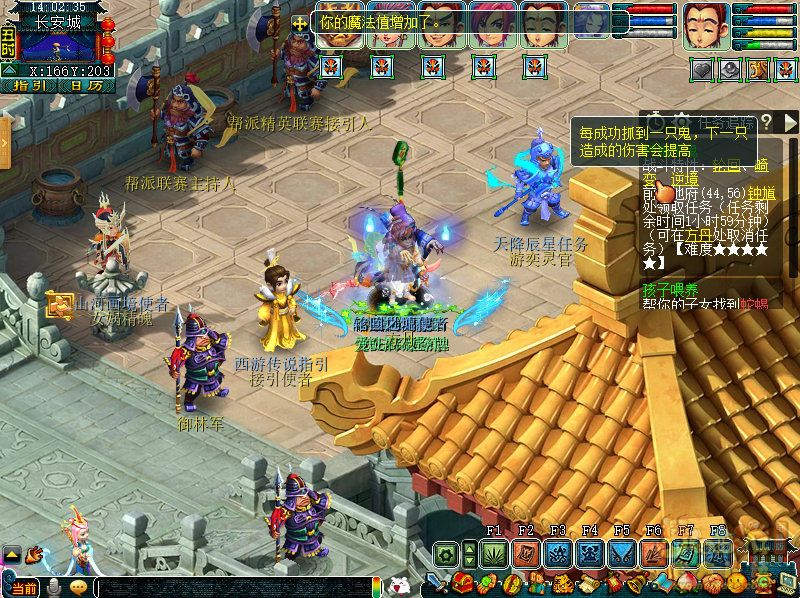Activate the F2 orange skill slot

pyautogui.click(x=525, y=553)
